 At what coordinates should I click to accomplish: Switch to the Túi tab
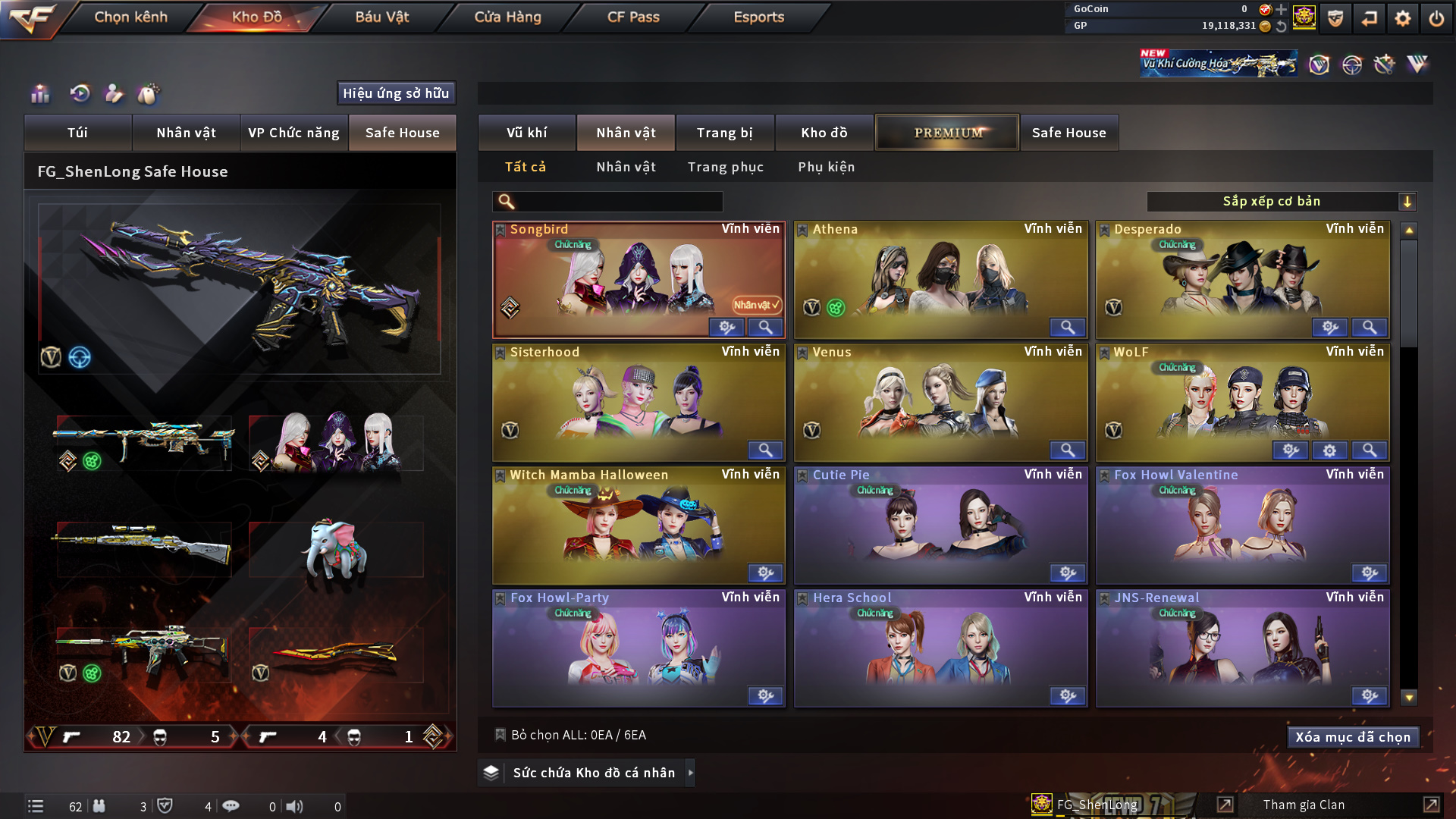click(x=77, y=133)
